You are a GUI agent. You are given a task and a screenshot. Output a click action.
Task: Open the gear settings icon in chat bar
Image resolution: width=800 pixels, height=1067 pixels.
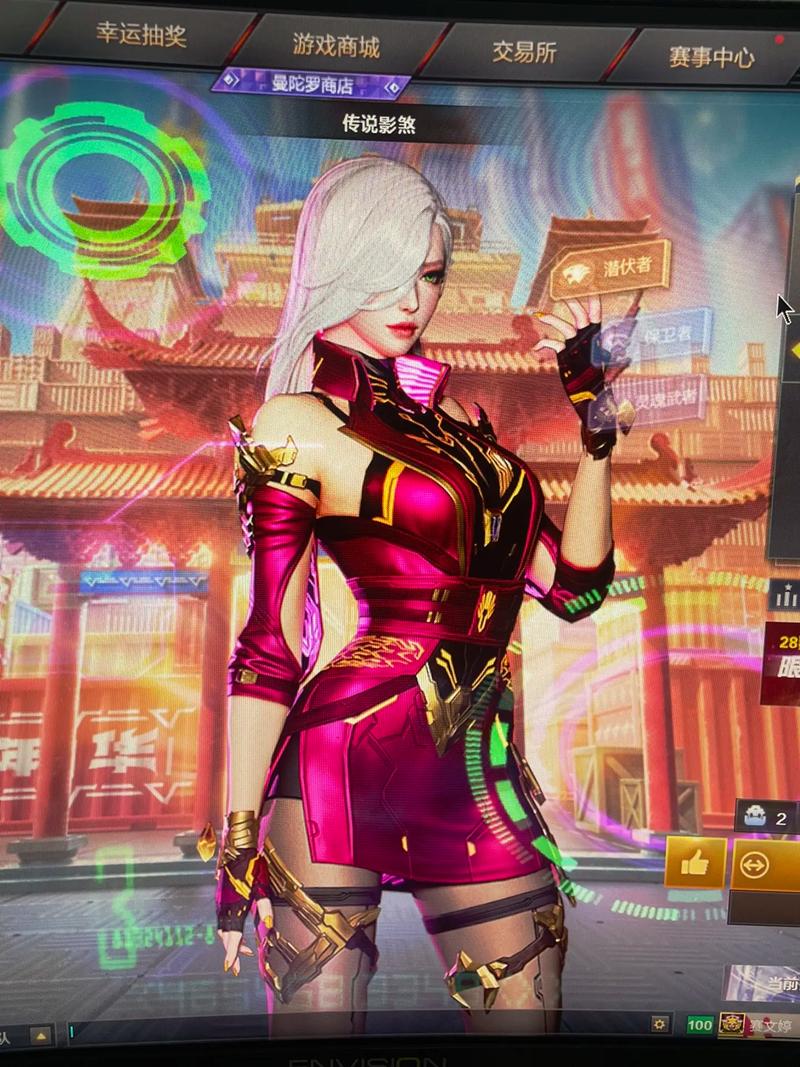(x=659, y=1024)
